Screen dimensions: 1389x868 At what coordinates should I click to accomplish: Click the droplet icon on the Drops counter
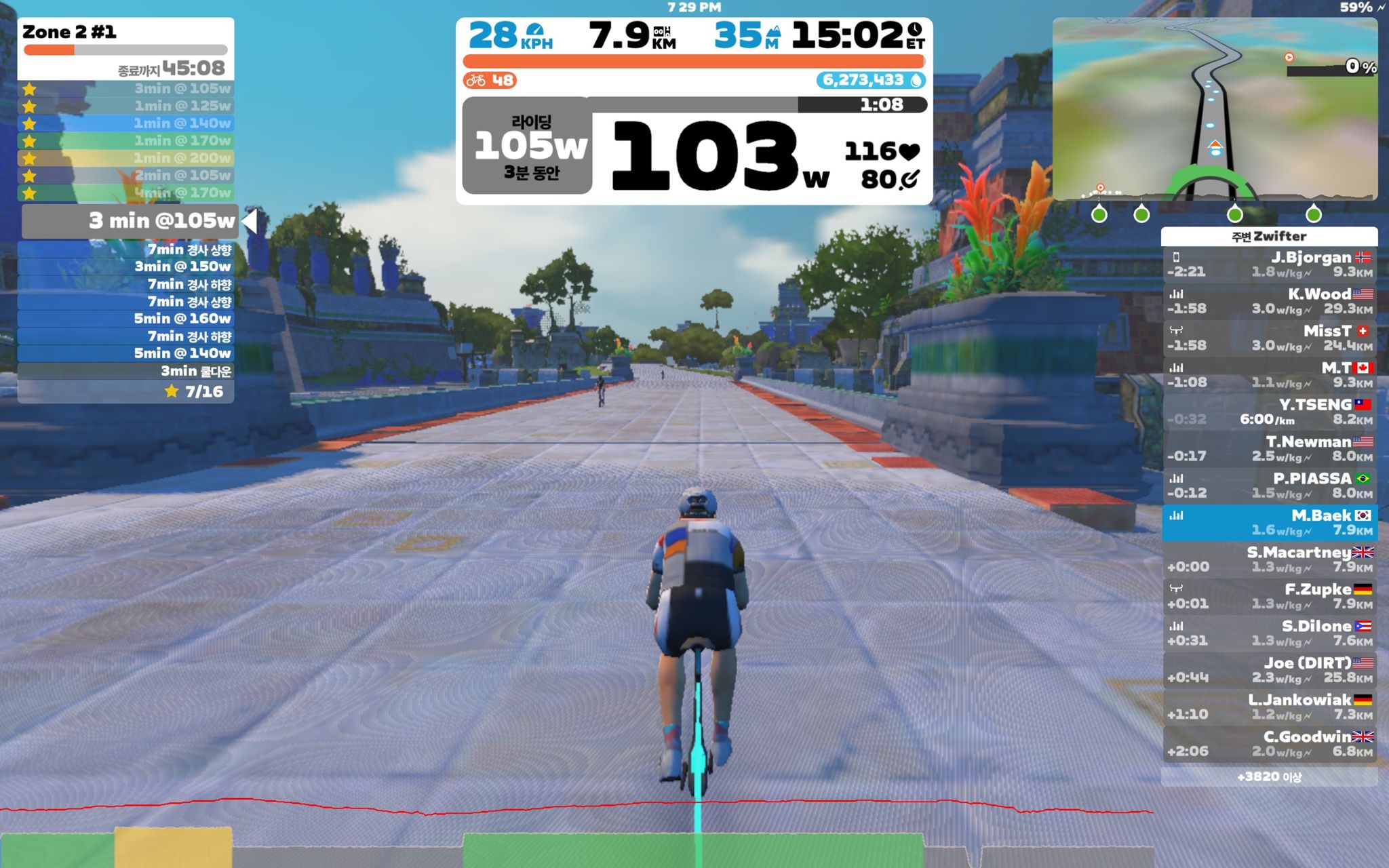coord(917,79)
